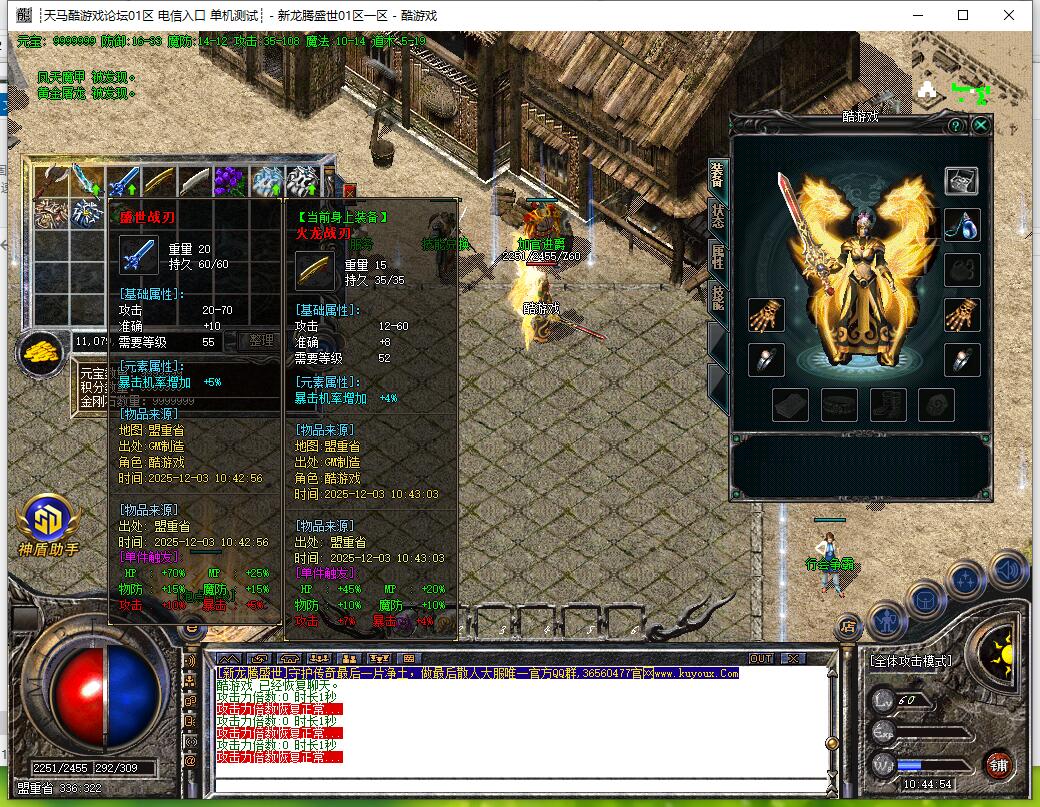Select the battle axe in the bag

coord(50,181)
